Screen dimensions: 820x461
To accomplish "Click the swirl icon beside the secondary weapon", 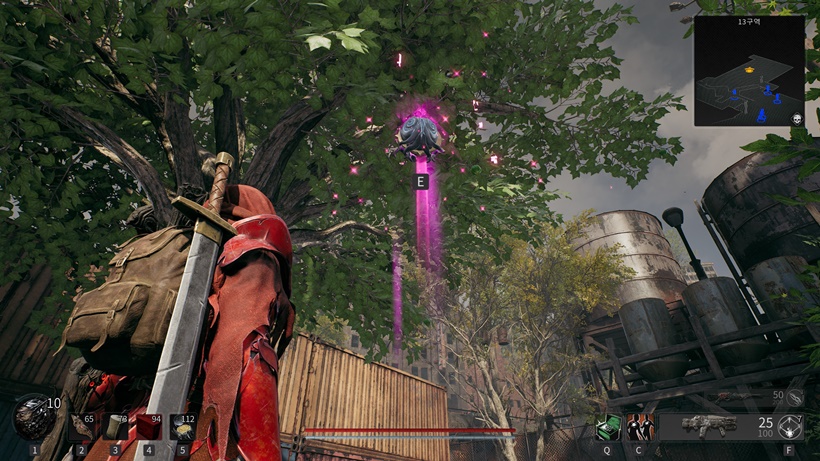I will (793, 398).
